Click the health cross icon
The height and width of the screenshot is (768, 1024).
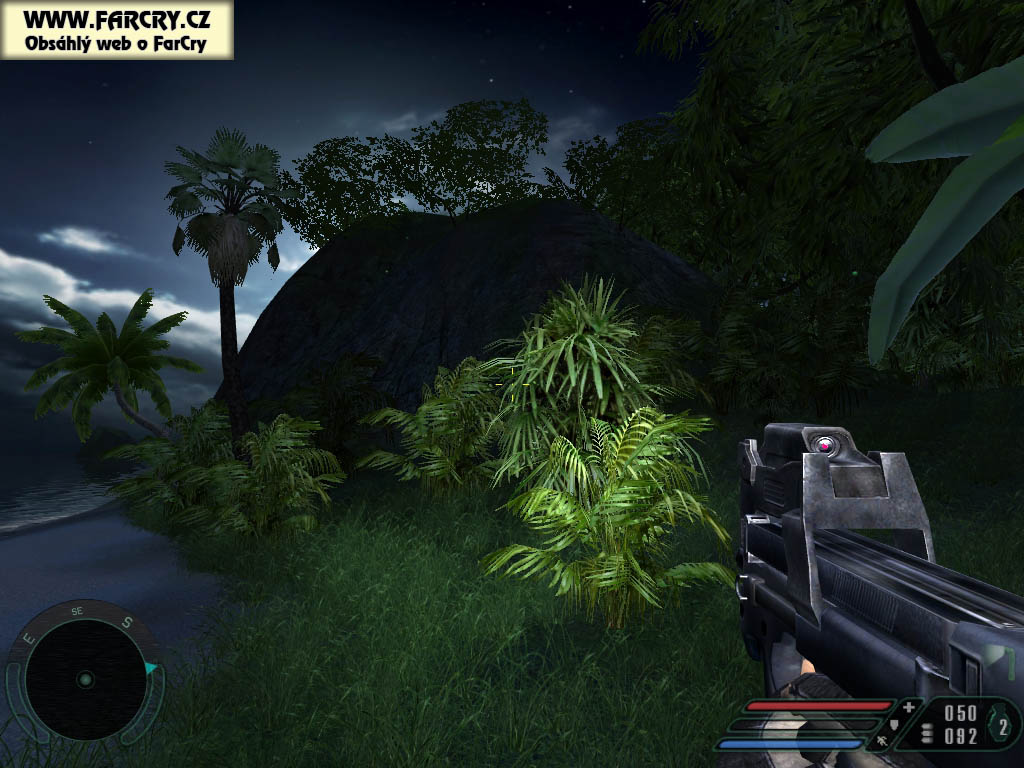click(908, 707)
